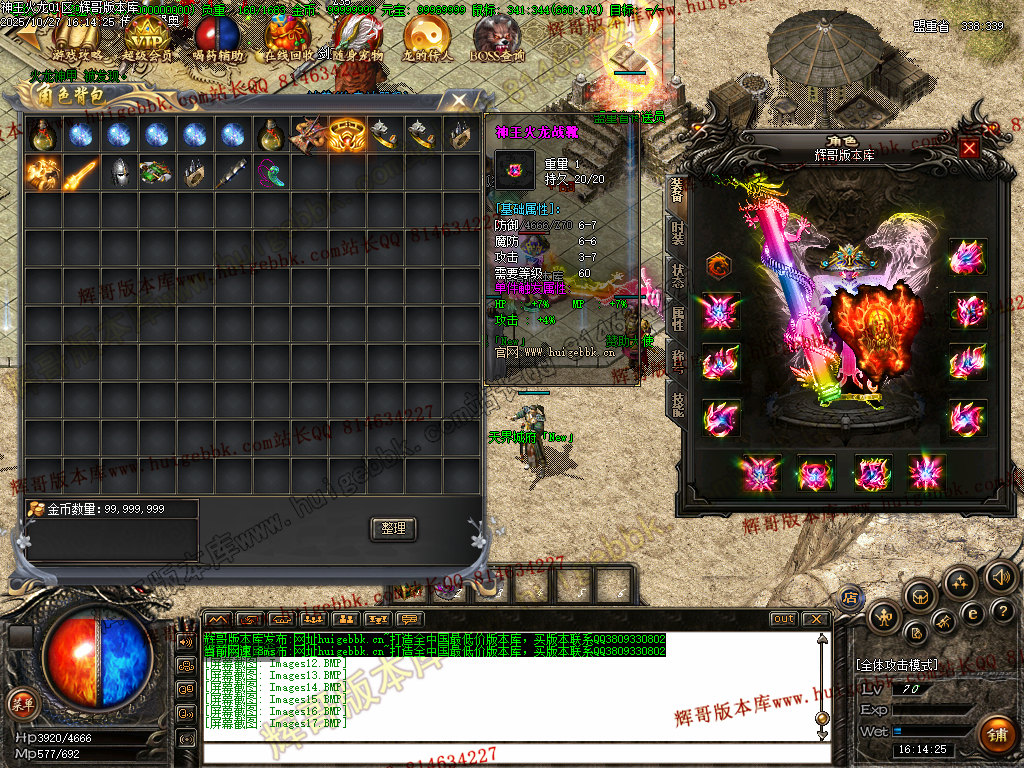Select the silver helmet in the bag
1024x768 pixels.
click(119, 172)
